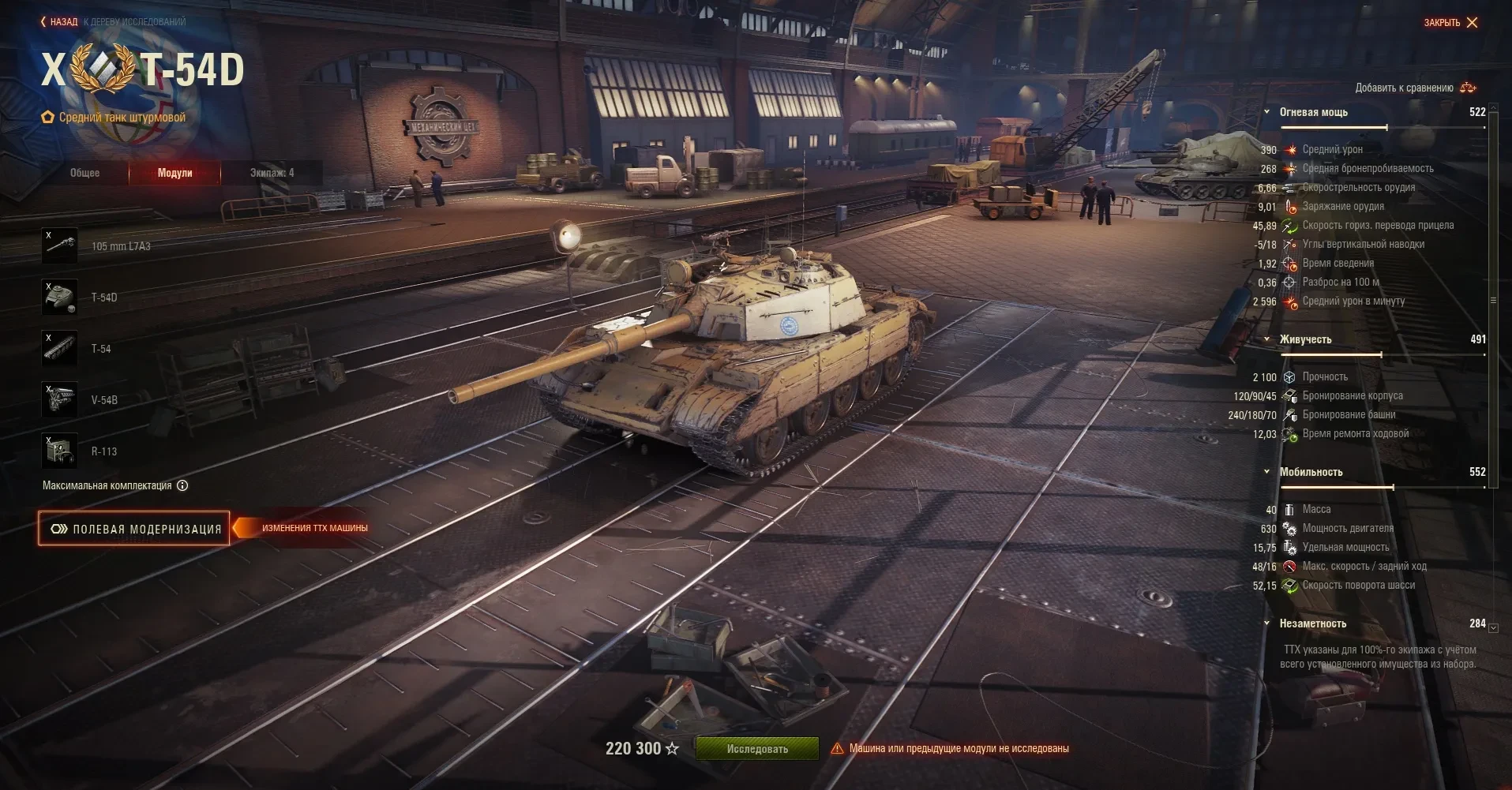Screen dimensions: 1512x790
Task: Select the Модули tab
Action: pos(174,173)
